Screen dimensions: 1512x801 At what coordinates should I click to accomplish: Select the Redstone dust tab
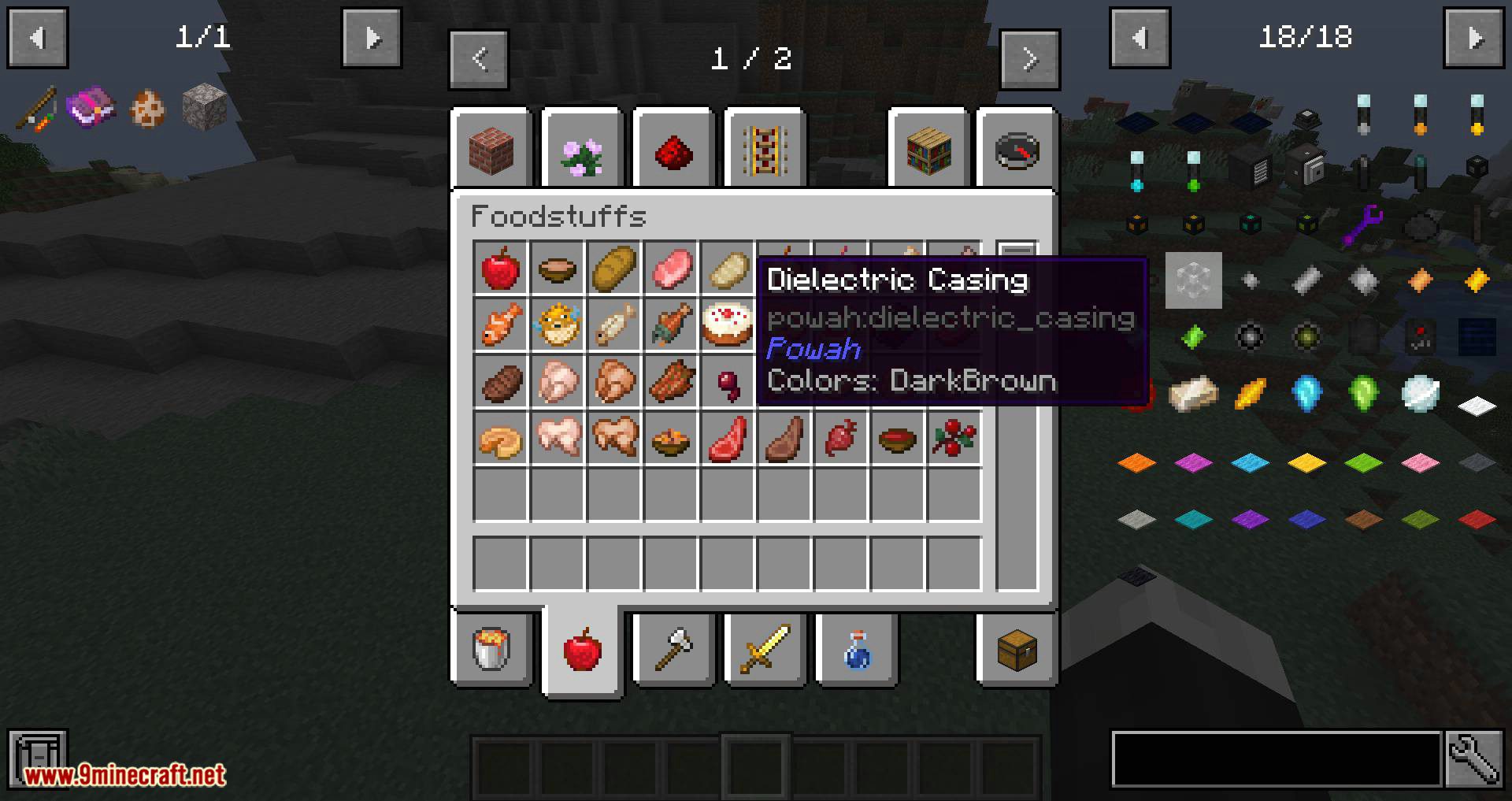tap(673, 150)
